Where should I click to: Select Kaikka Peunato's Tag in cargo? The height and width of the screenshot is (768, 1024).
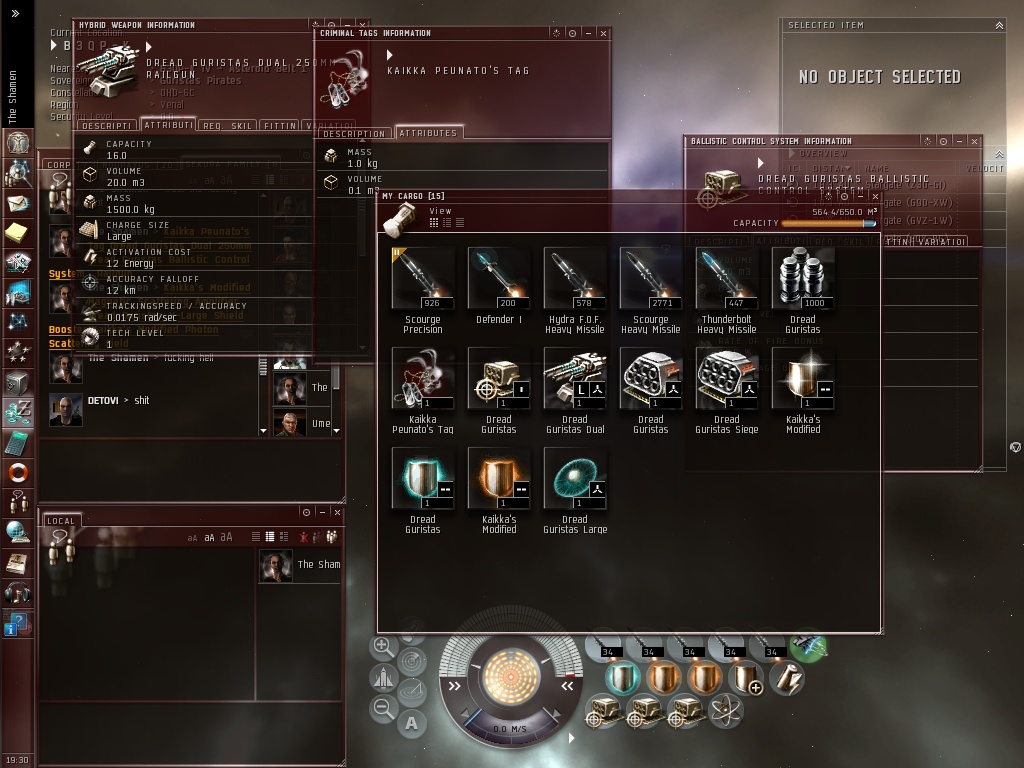[422, 379]
